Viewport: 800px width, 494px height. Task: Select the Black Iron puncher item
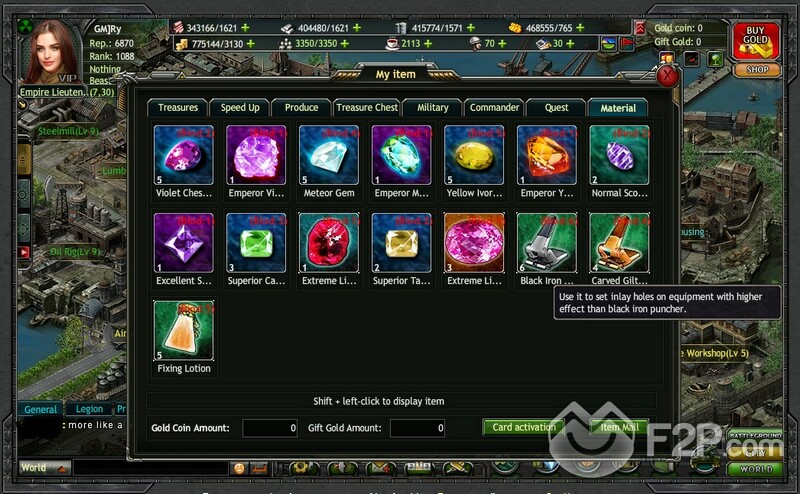click(547, 243)
